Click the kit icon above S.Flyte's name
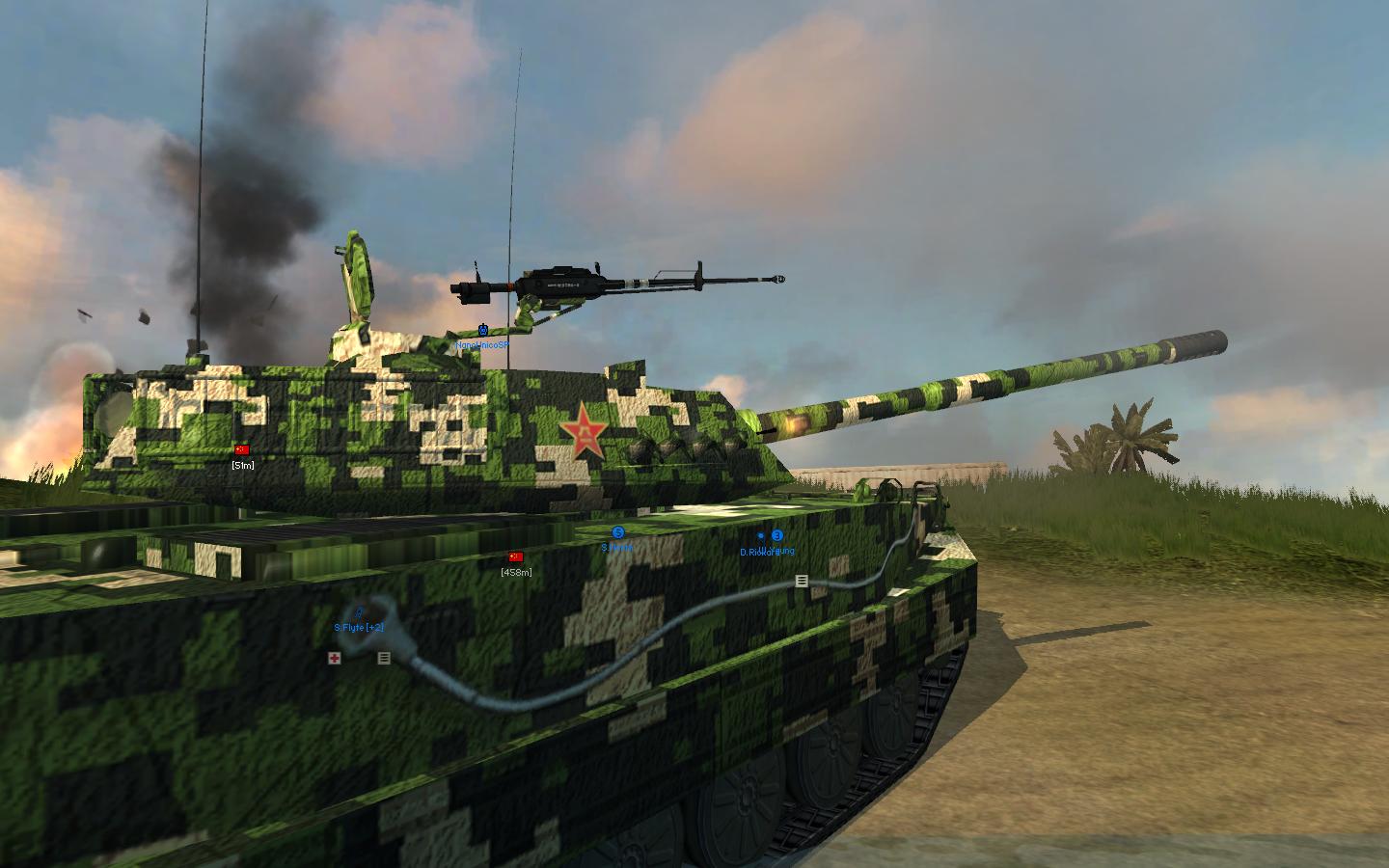 click(358, 612)
